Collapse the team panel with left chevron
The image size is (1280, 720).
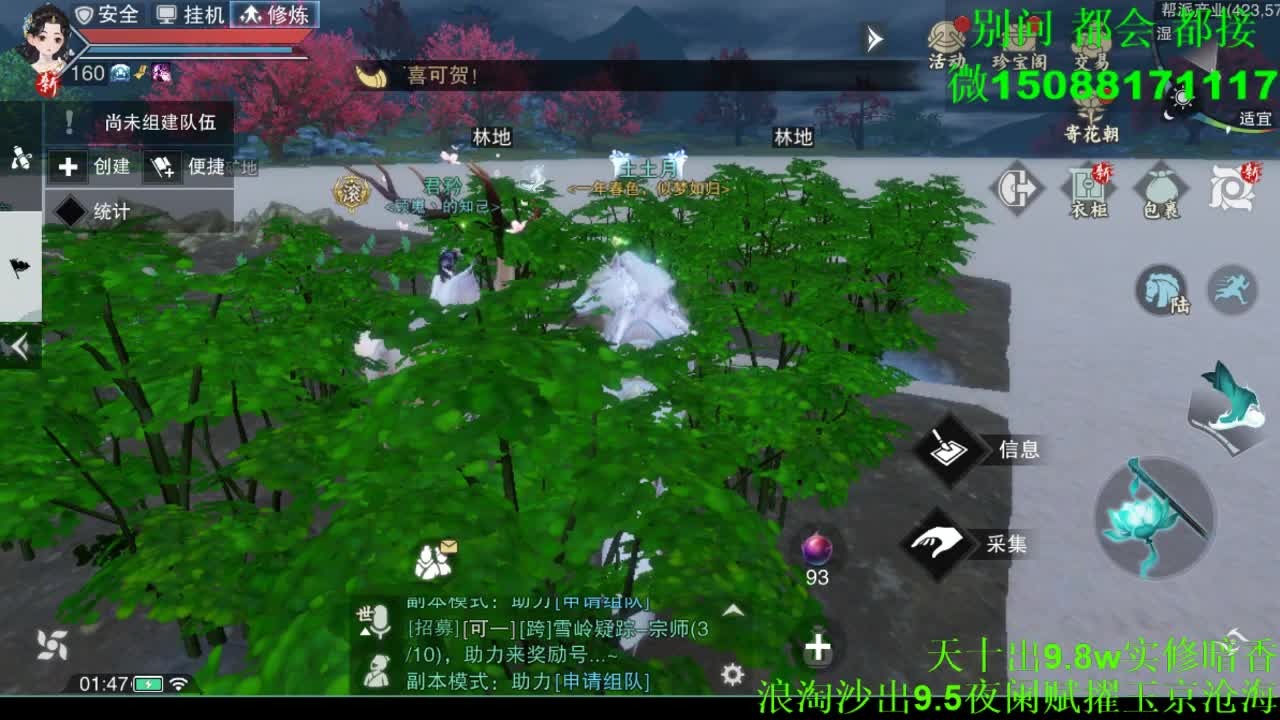tap(17, 343)
